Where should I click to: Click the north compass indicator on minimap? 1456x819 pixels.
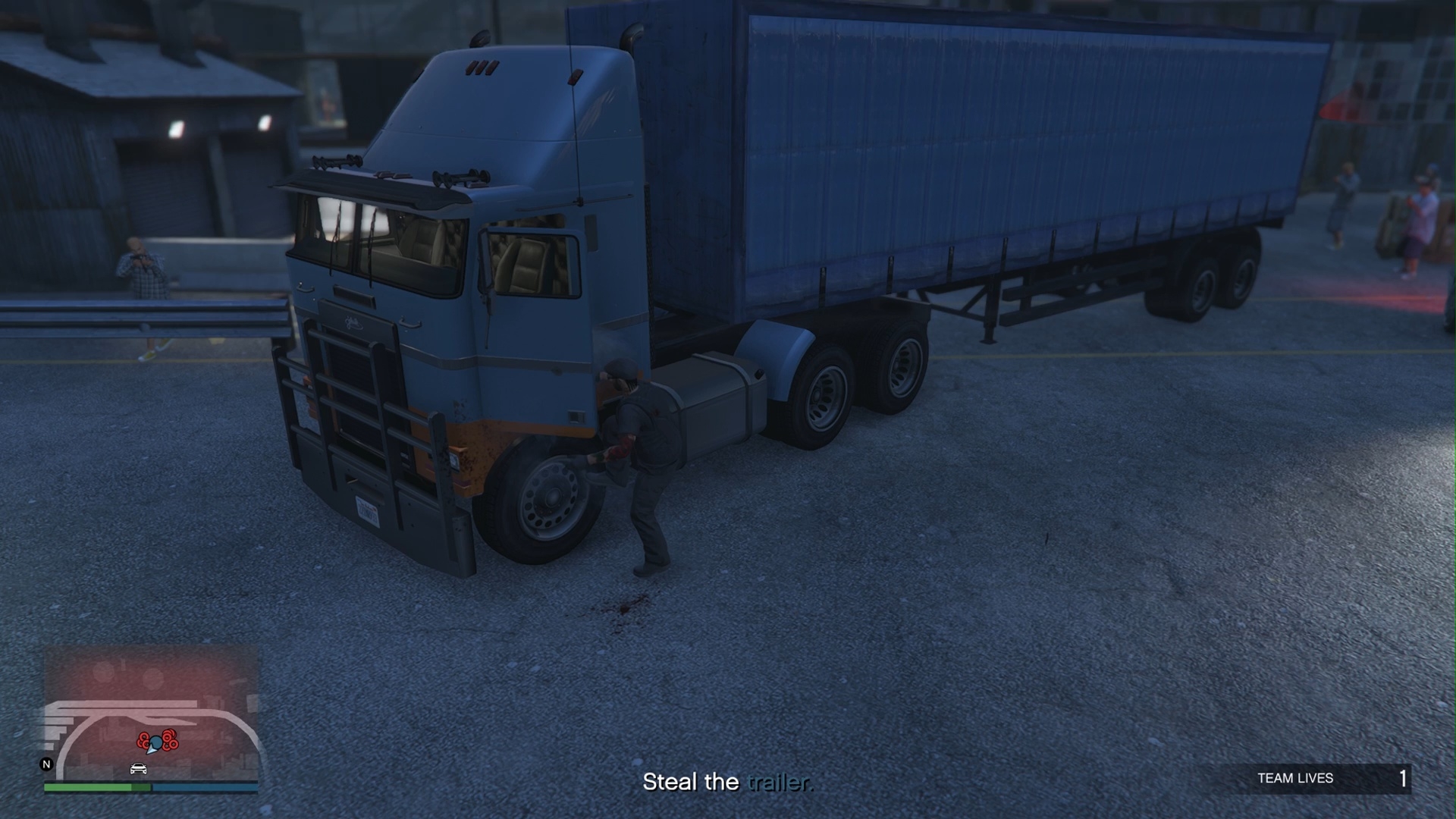coord(46,764)
